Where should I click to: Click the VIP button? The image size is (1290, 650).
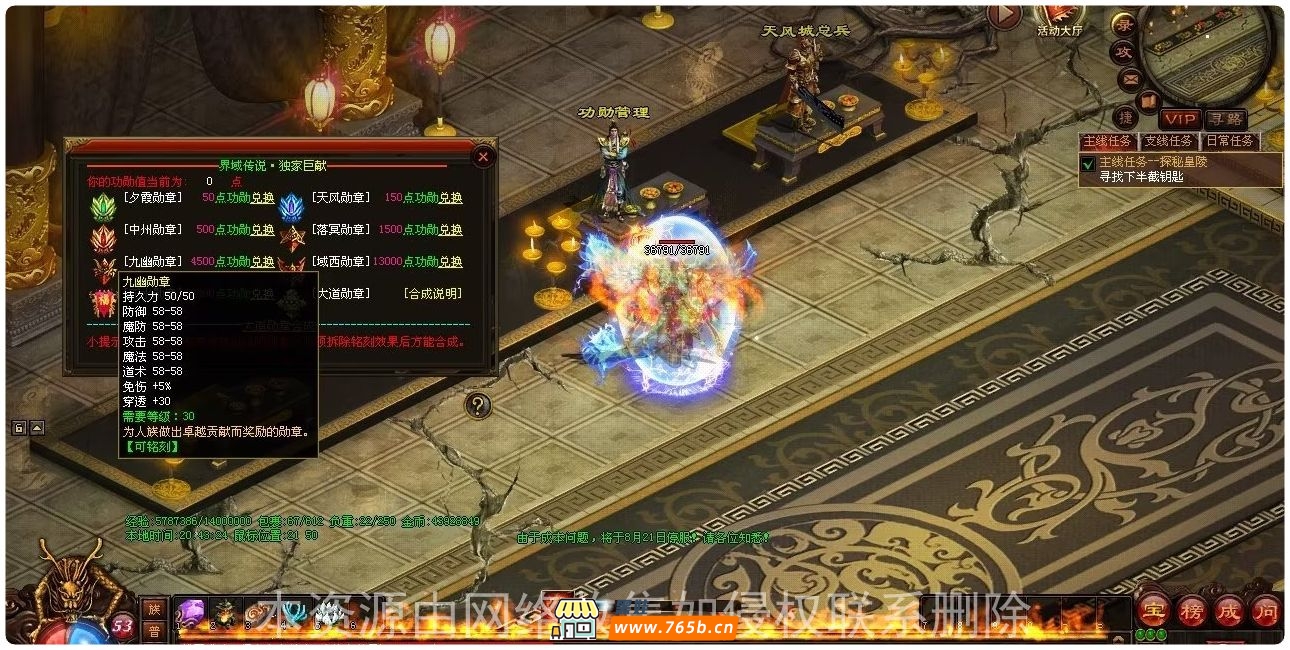tap(1180, 119)
